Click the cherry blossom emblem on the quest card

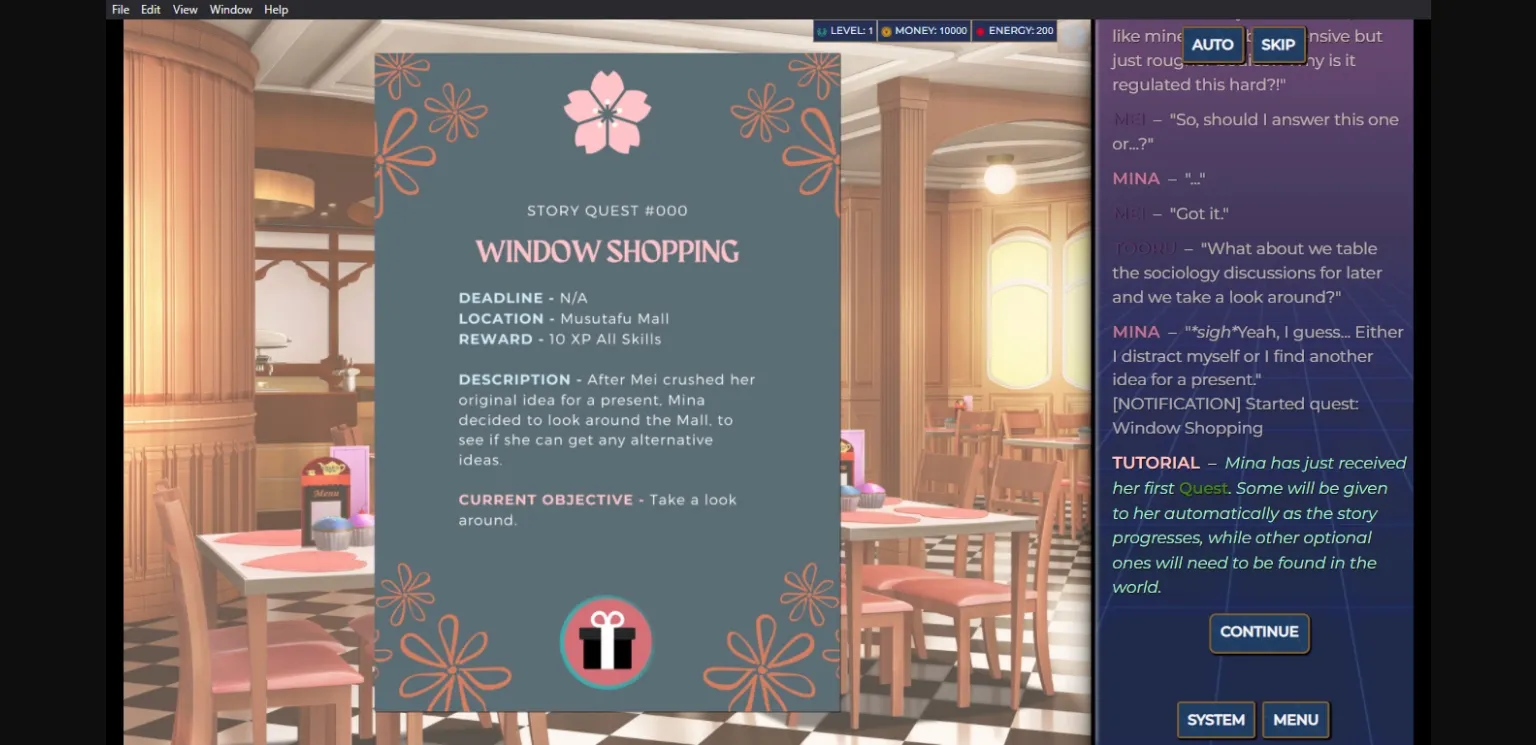(606, 112)
